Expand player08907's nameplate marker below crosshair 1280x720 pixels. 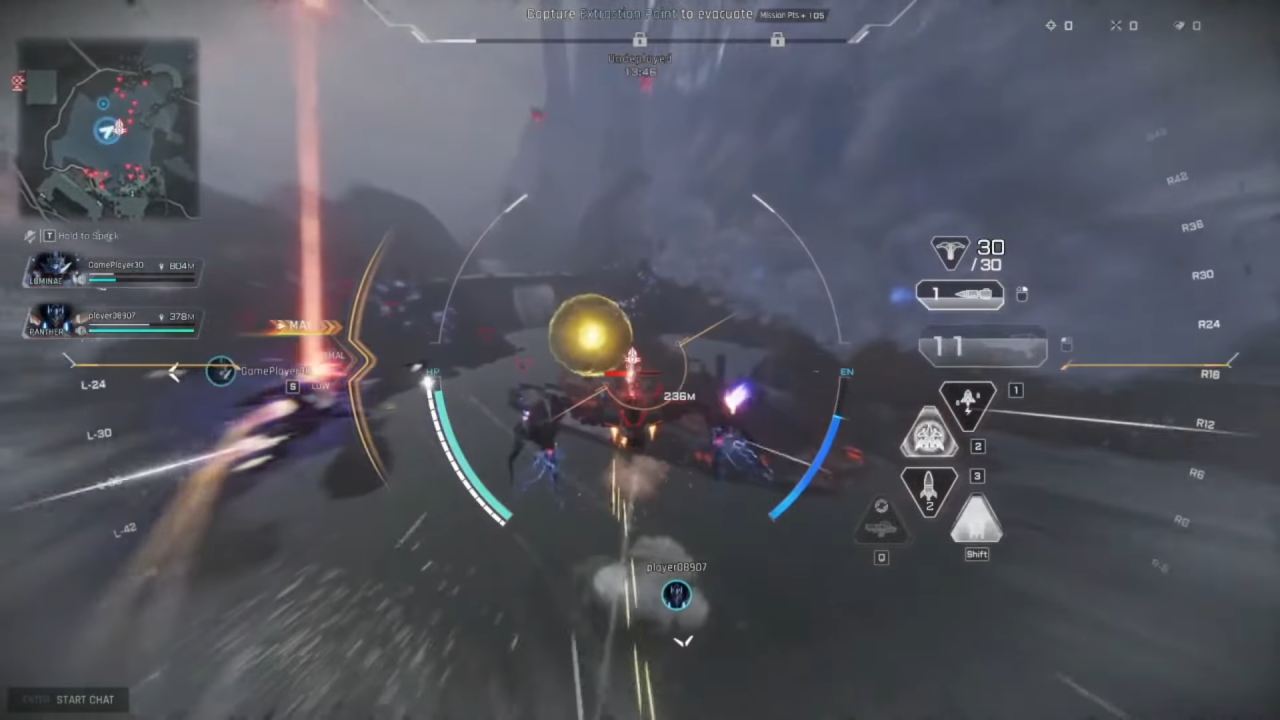(676, 594)
